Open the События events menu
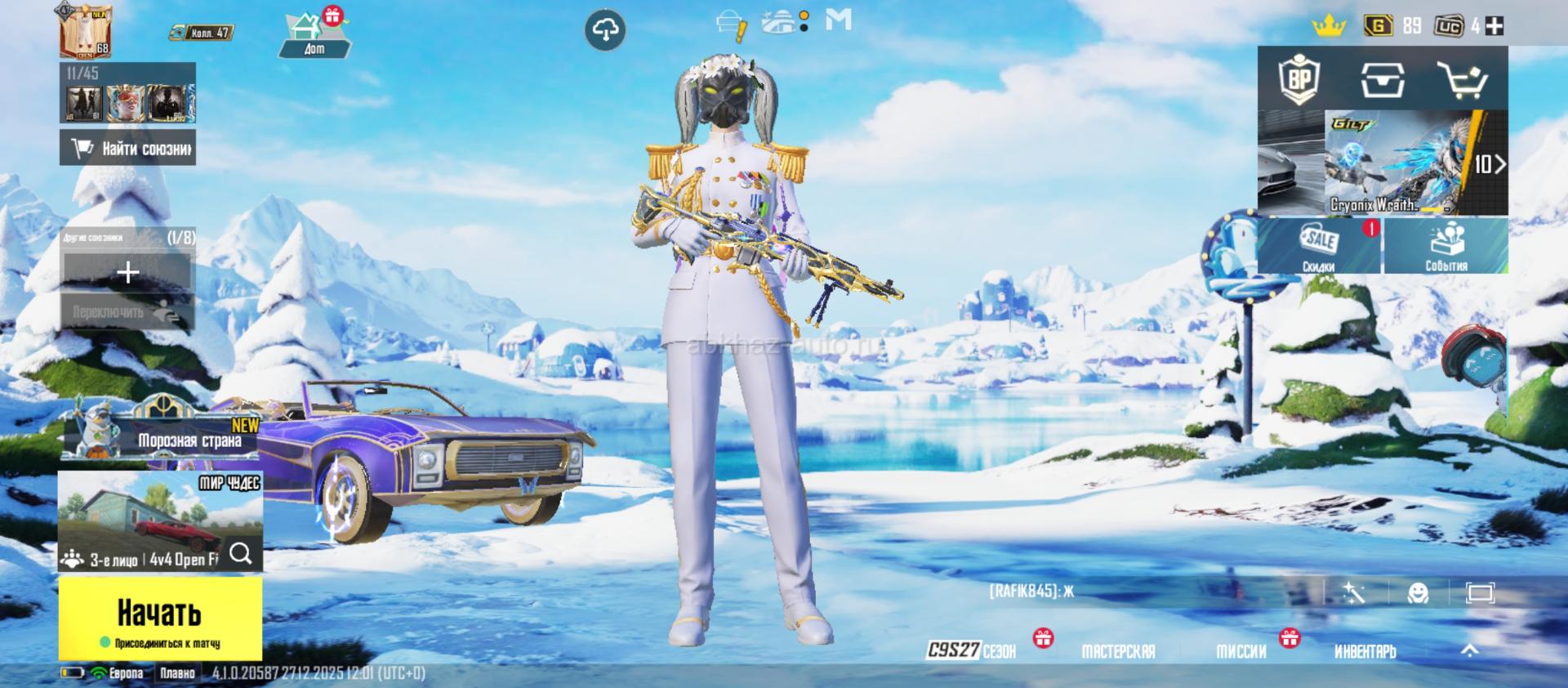The width and height of the screenshot is (1568, 688). pyautogui.click(x=1445, y=246)
